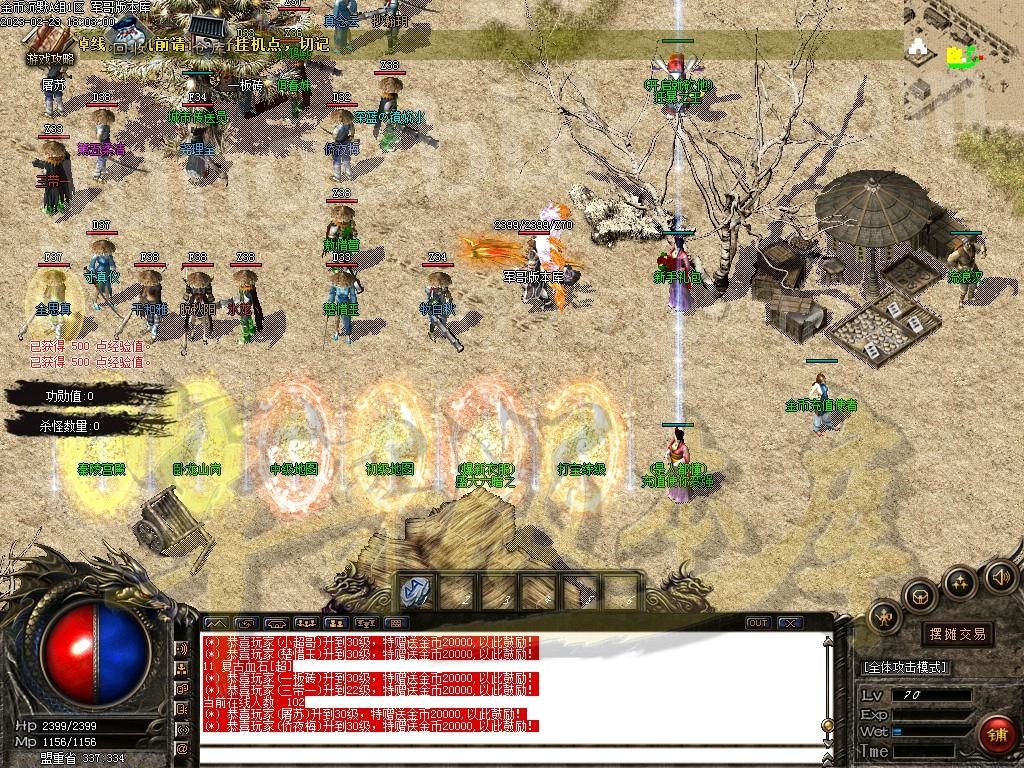The width and height of the screenshot is (1024, 768).
Task: Click the OUT button above chat
Action: [x=758, y=623]
